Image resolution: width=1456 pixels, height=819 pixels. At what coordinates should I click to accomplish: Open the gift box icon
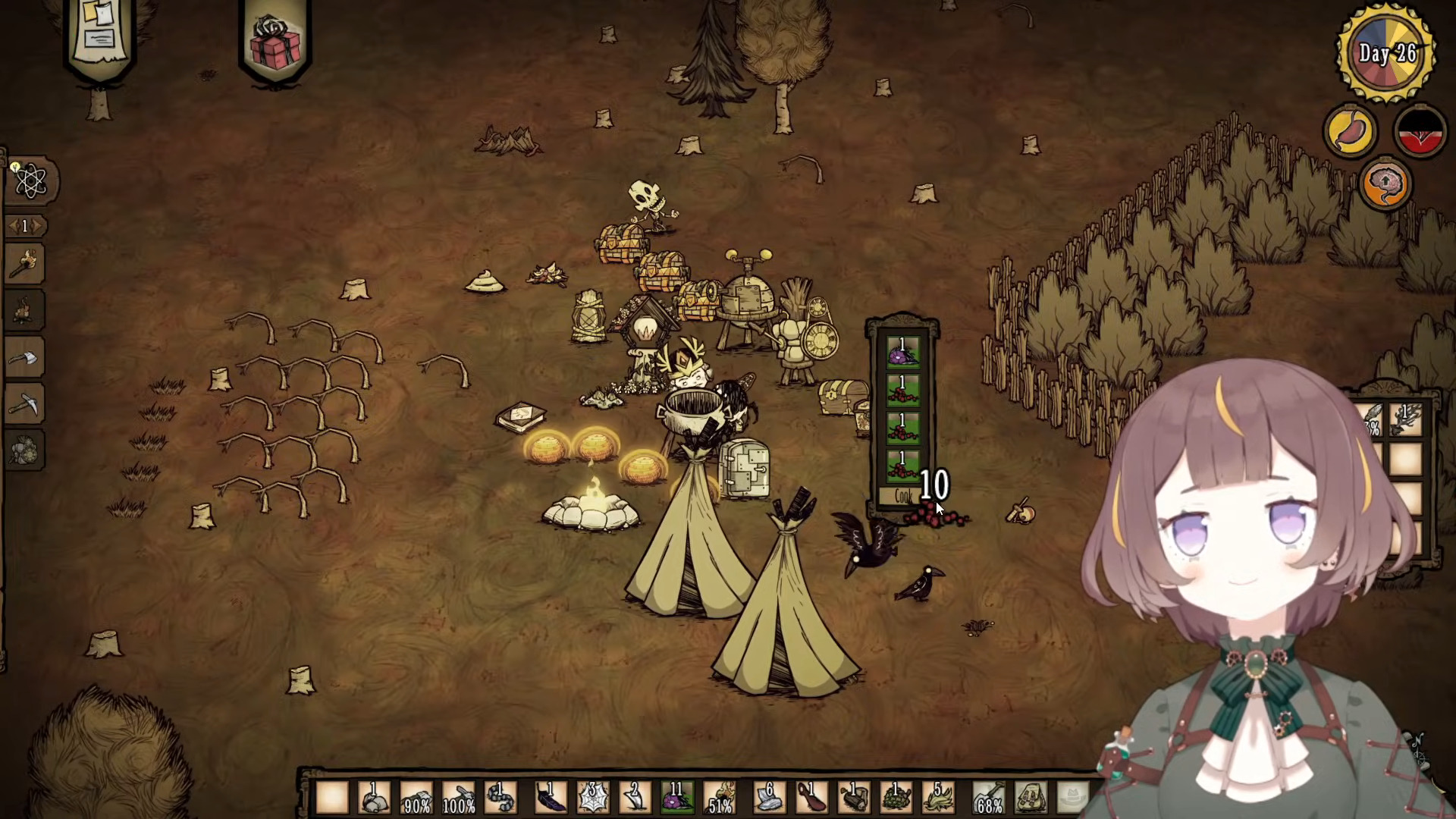point(275,42)
